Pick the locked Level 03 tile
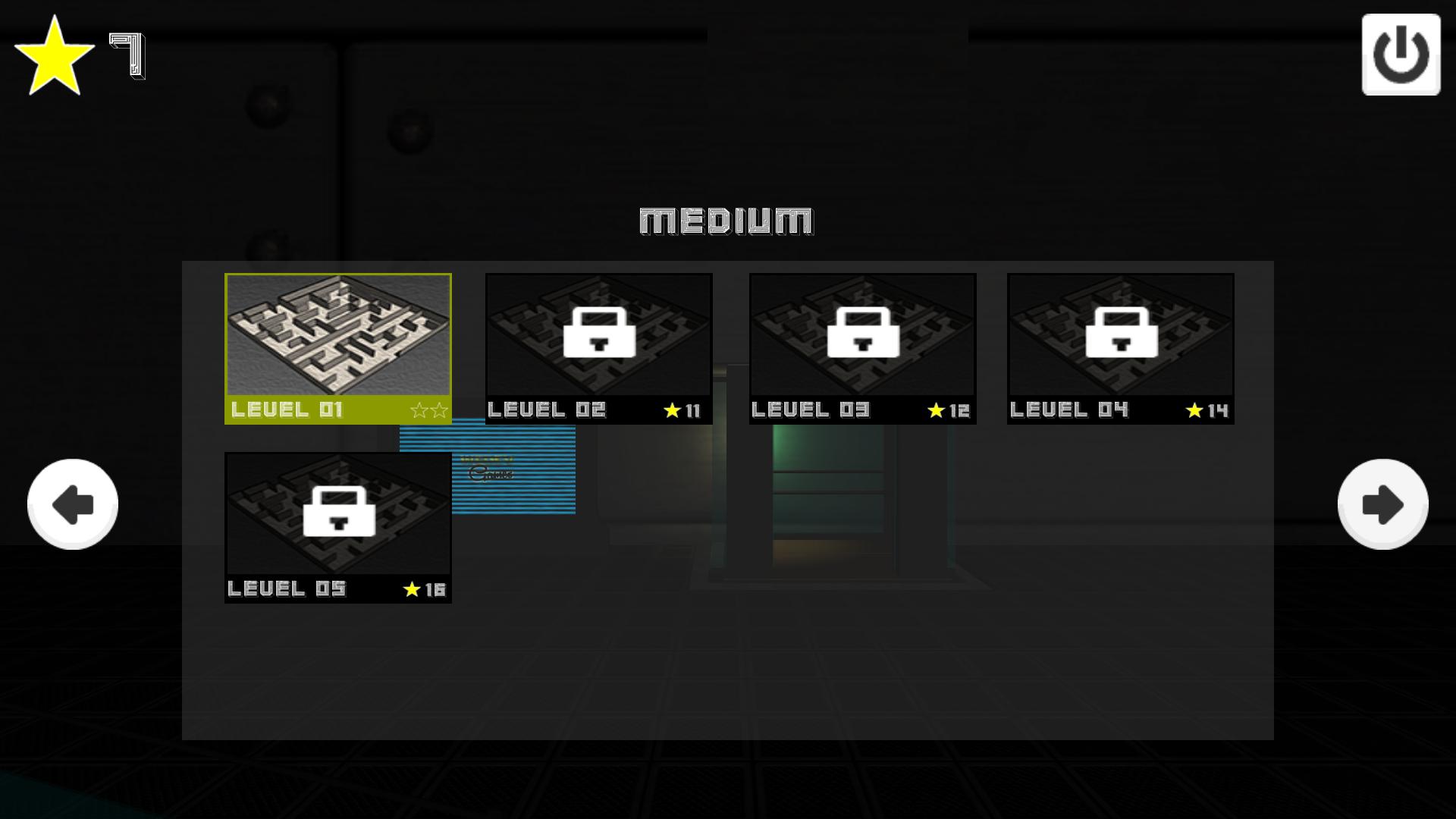This screenshot has width=1456, height=819. (x=862, y=348)
